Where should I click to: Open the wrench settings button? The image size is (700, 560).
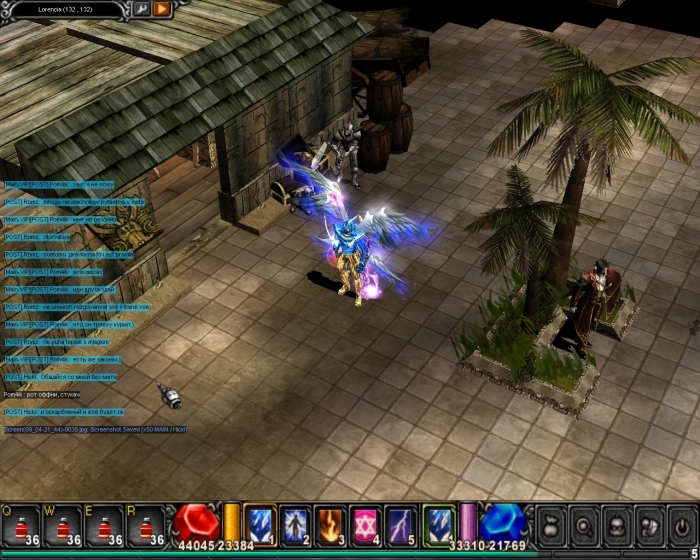[x=141, y=9]
